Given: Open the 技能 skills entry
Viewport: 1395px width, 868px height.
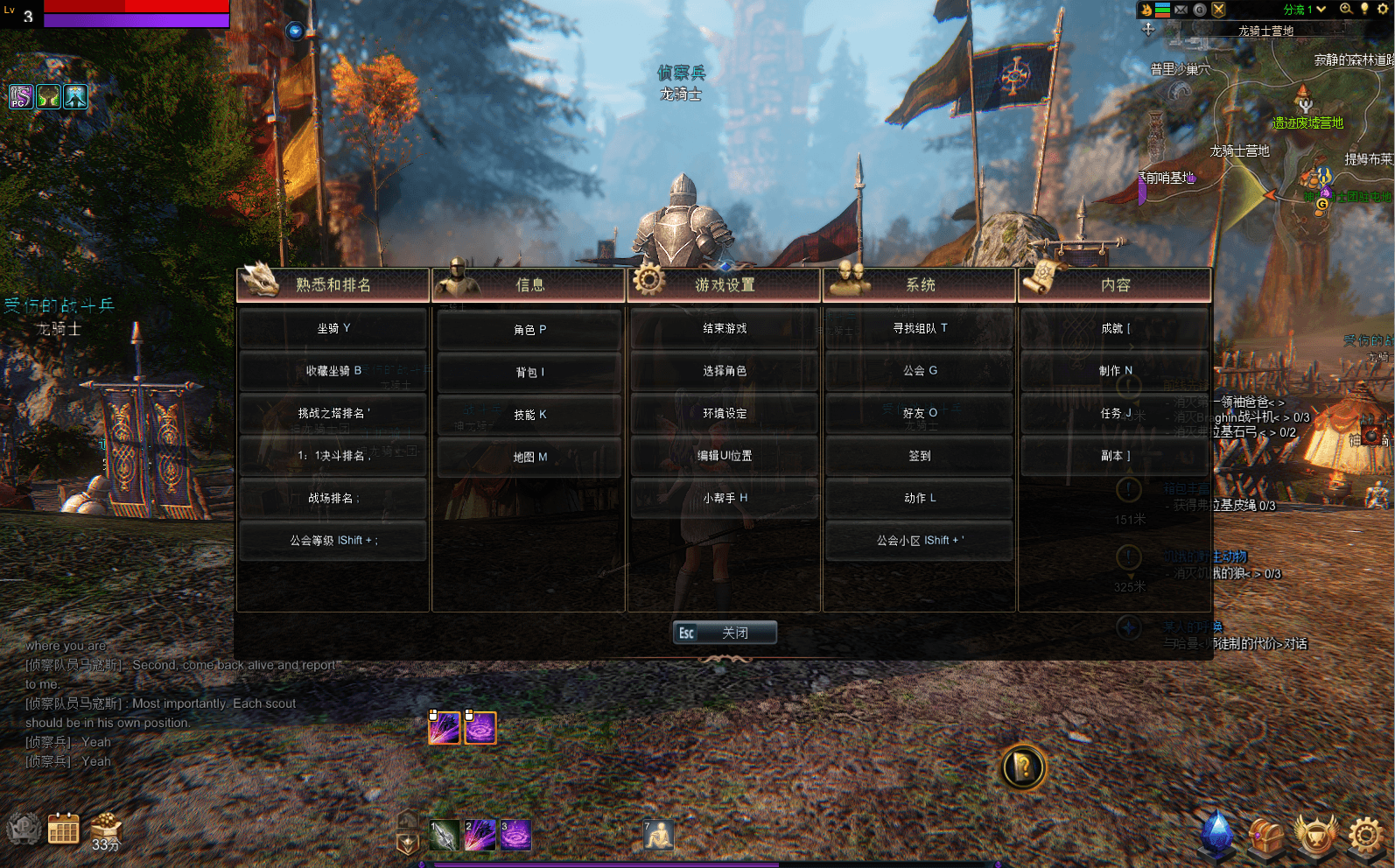Looking at the screenshot, I should pos(529,415).
